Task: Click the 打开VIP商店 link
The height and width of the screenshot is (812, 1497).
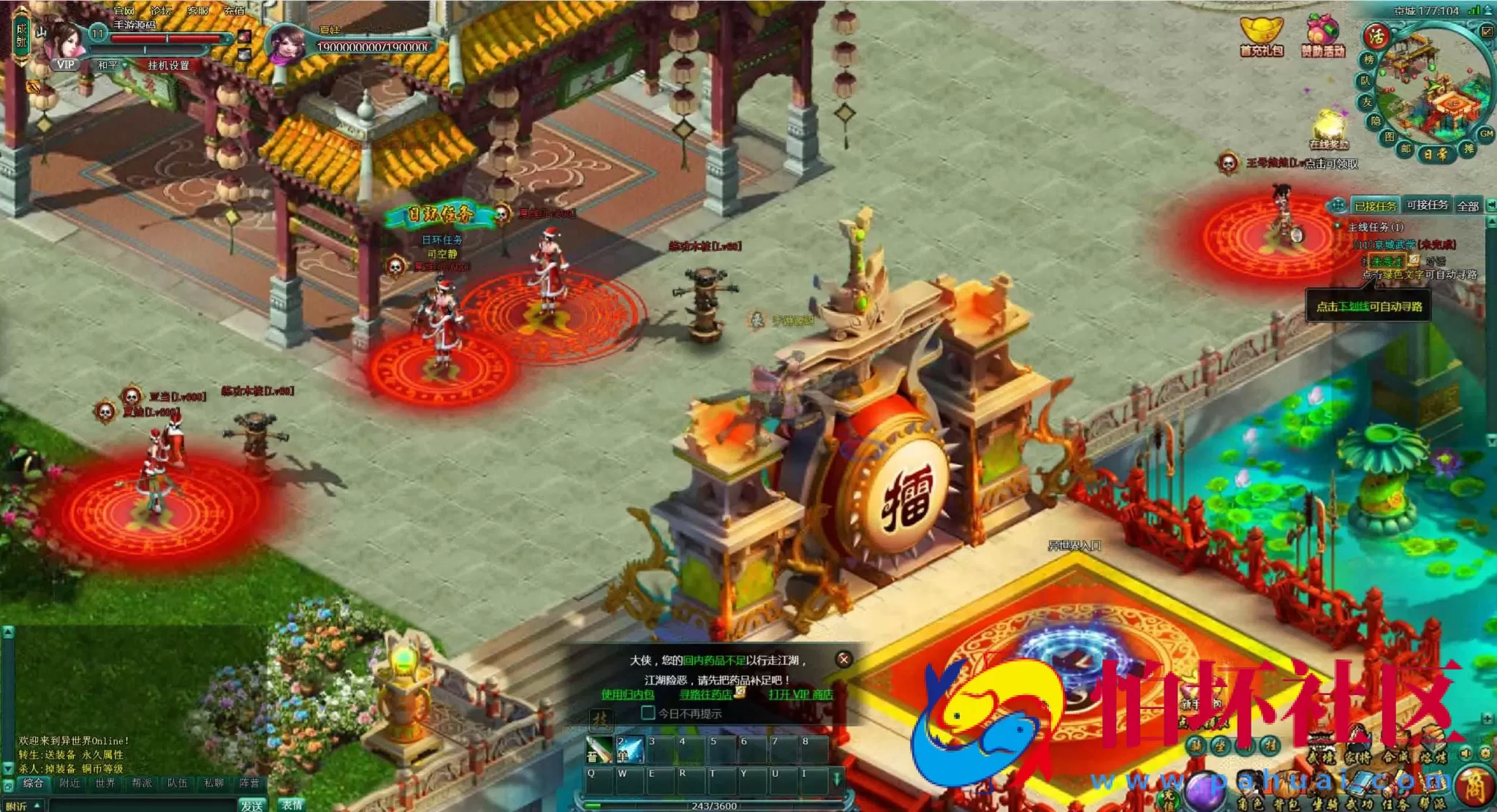Action: click(800, 694)
